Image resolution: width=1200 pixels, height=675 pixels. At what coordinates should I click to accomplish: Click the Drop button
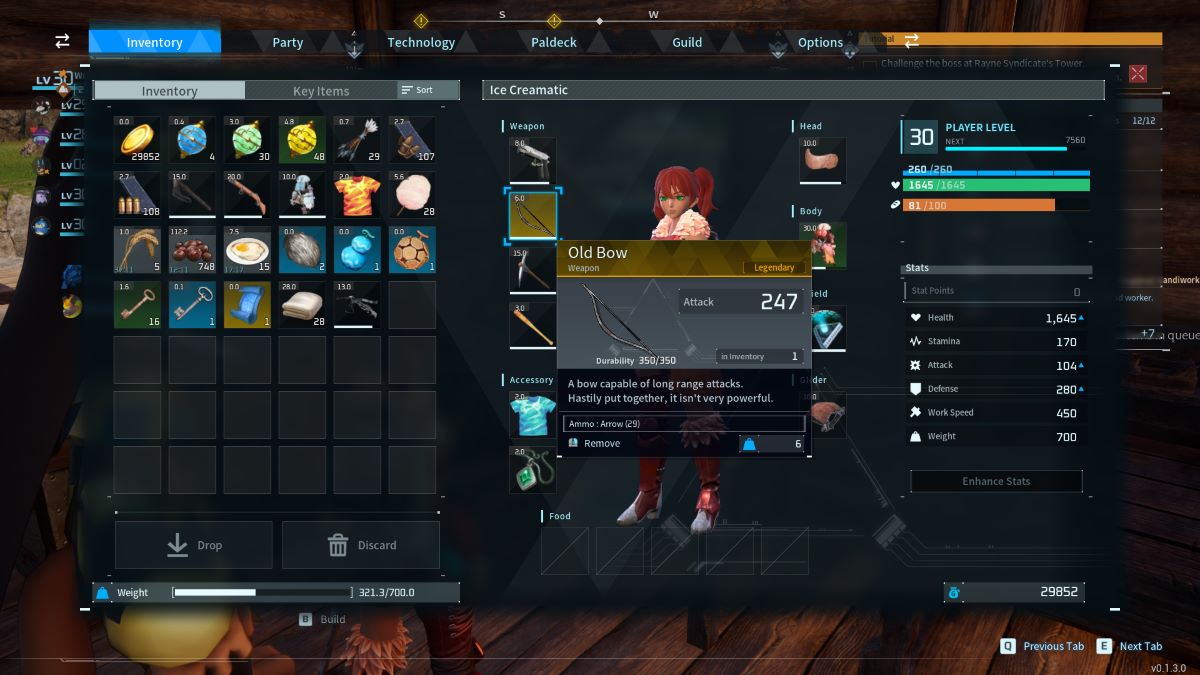[194, 545]
